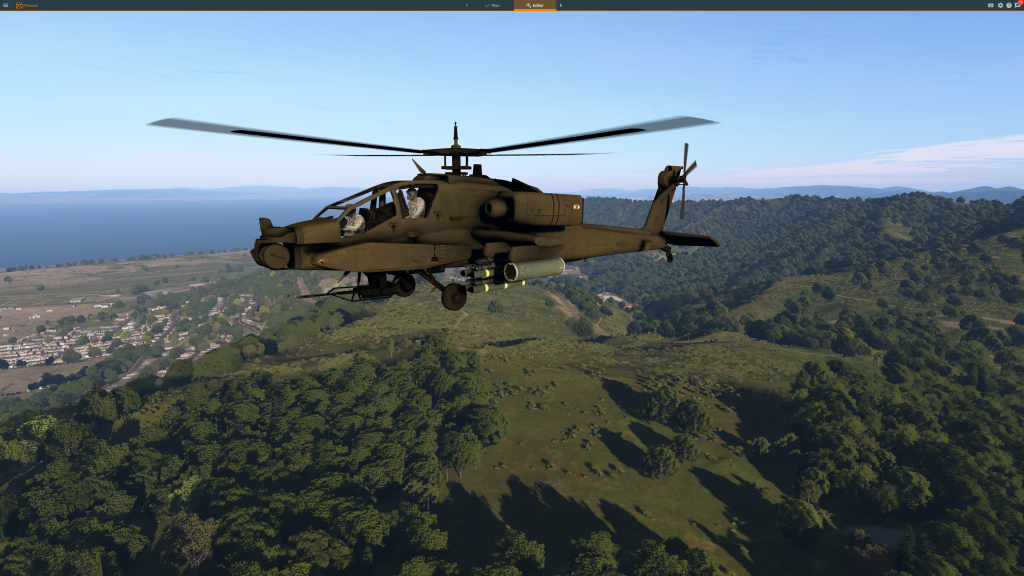The image size is (1024, 576).
Task: Open the keyboard controls icon
Action: (991, 5)
